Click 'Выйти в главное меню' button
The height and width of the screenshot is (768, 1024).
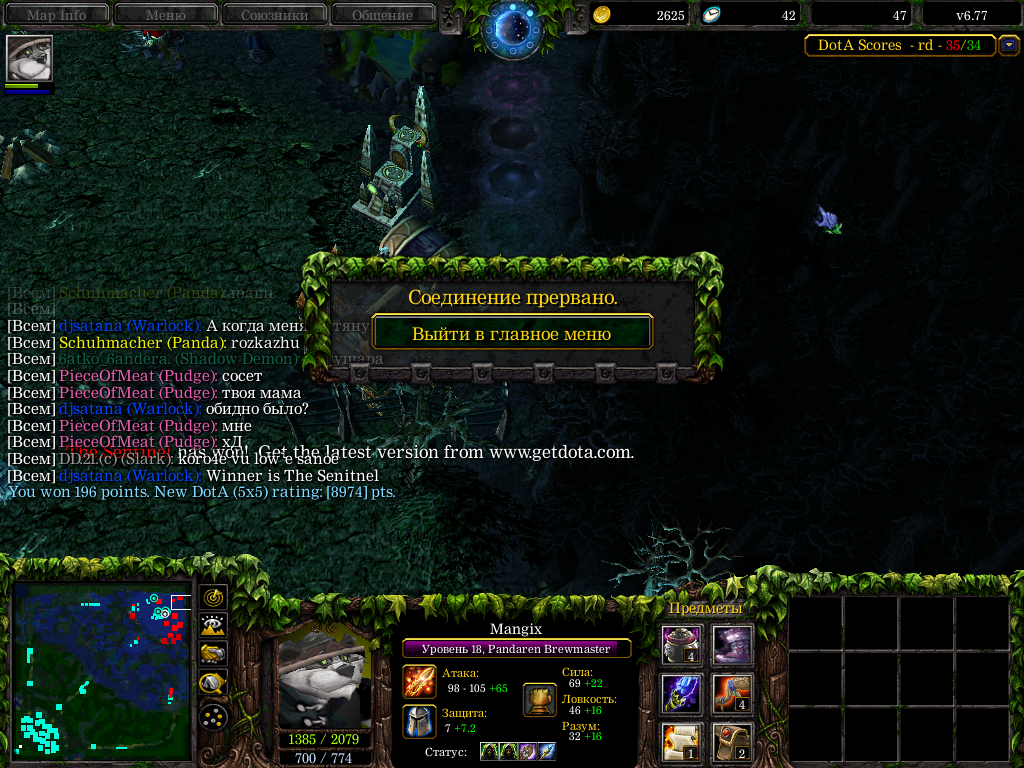[x=512, y=333]
